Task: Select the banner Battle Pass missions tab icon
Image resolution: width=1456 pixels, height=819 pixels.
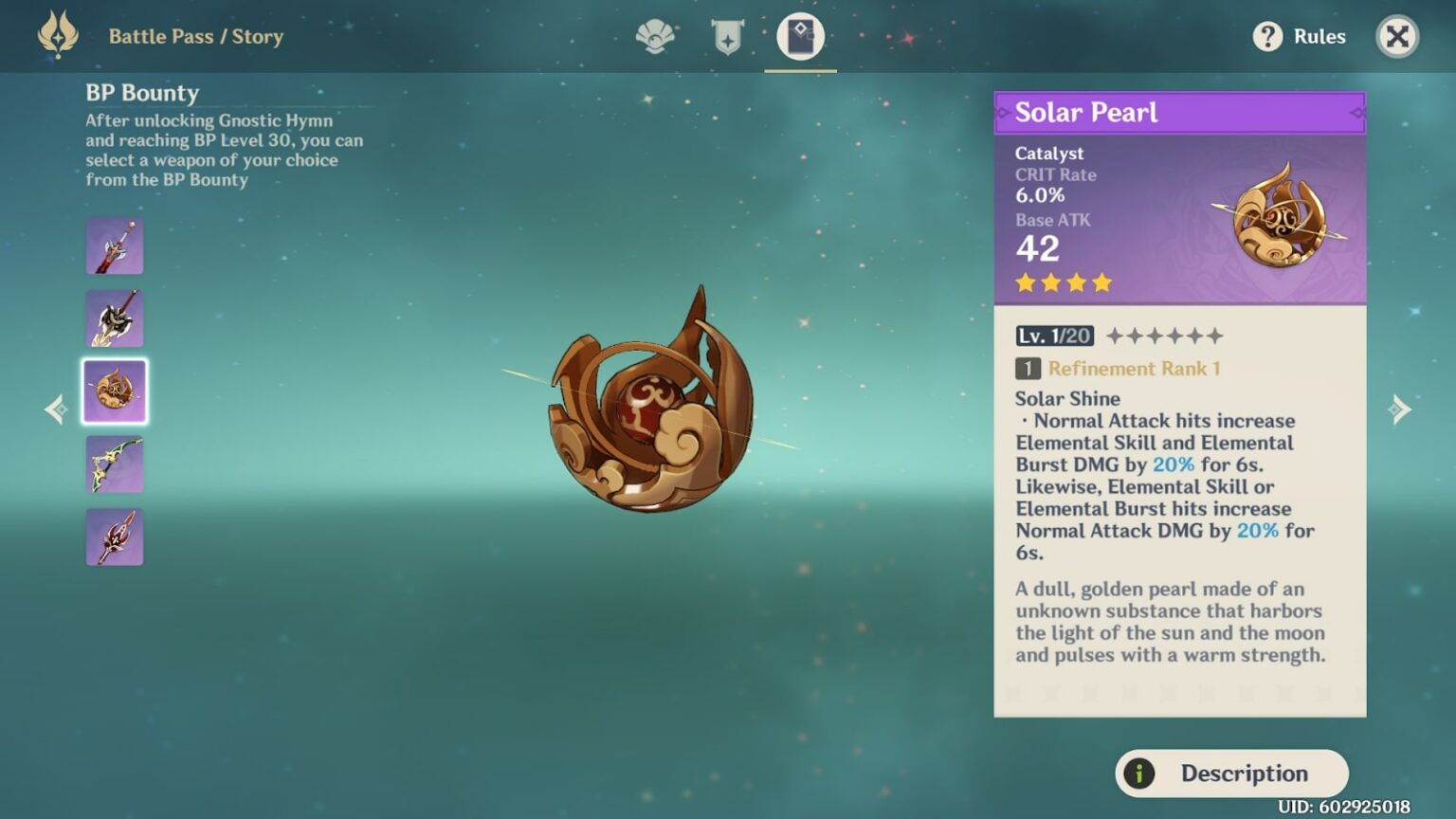Action: [x=725, y=35]
